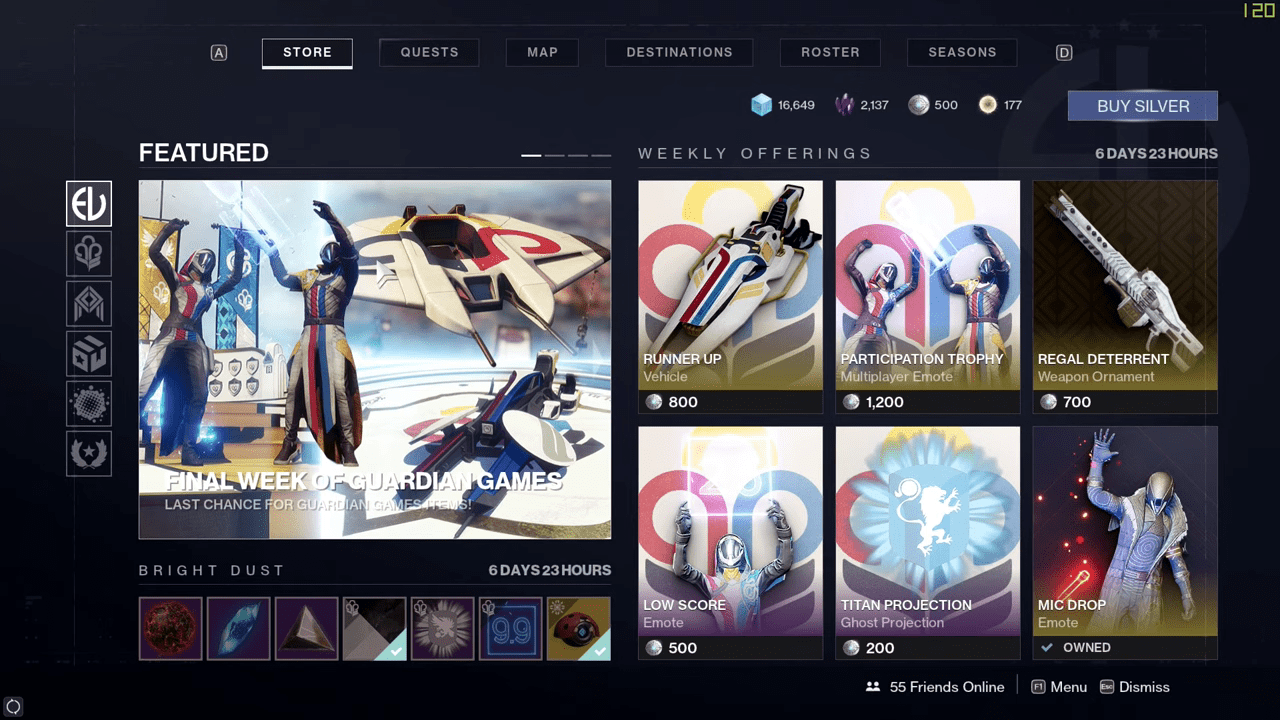This screenshot has height=720, width=1280.
Task: Select the 9.9 neon sign Bright Dust item
Action: coord(510,629)
